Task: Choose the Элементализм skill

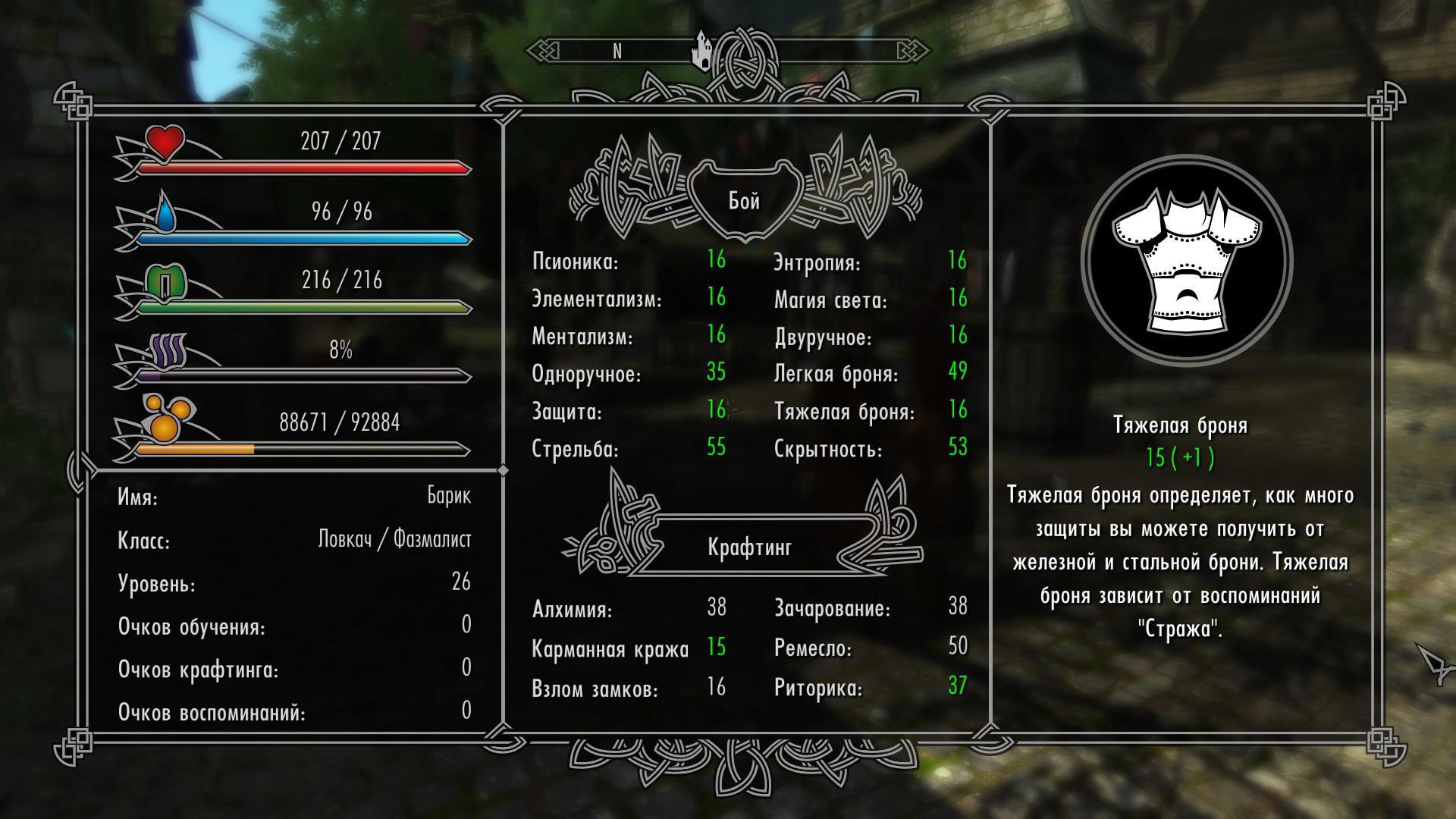Action: pos(597,300)
